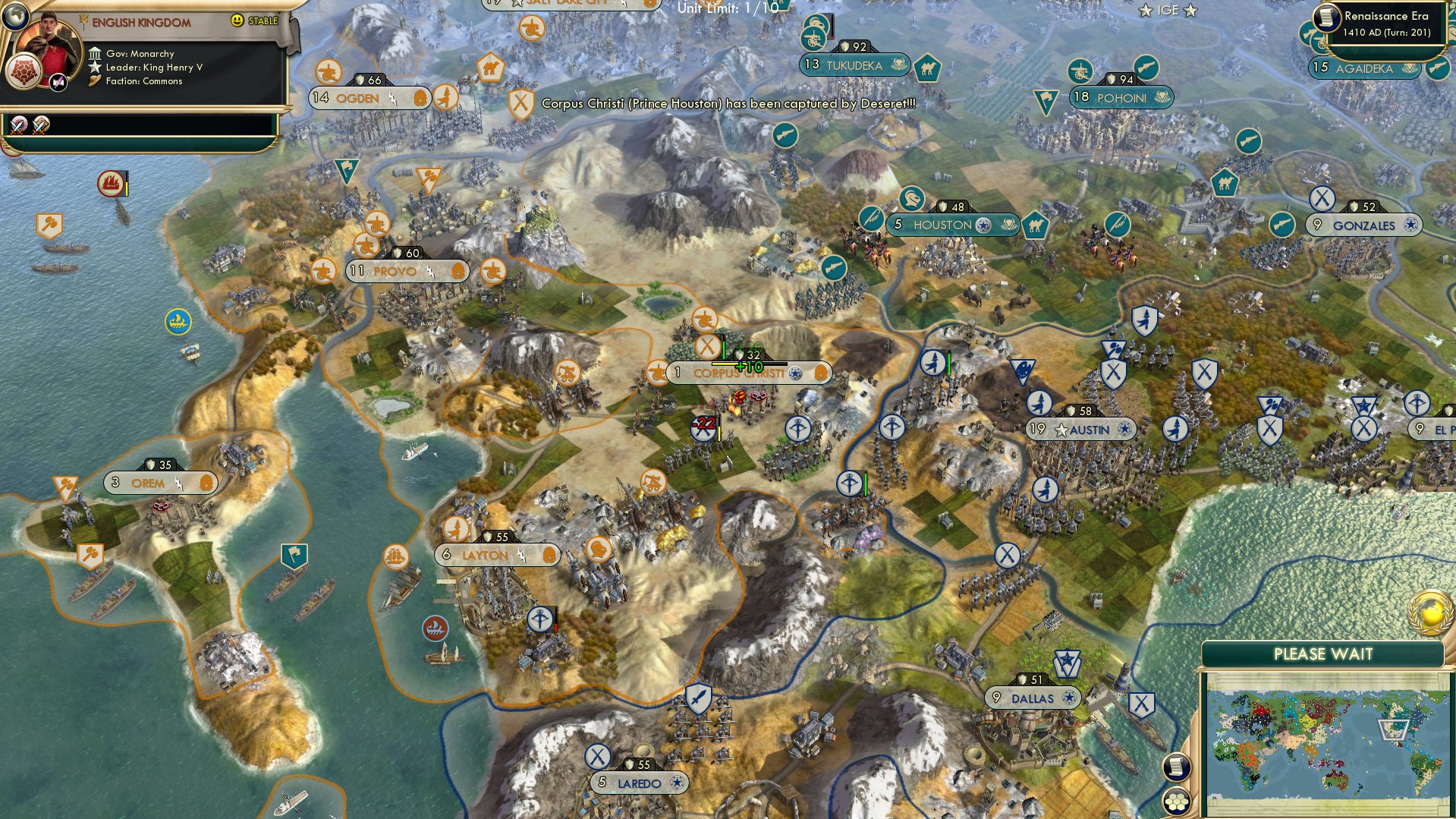Select the Dallas city banner
The image size is (1456, 819).
coord(1032,698)
